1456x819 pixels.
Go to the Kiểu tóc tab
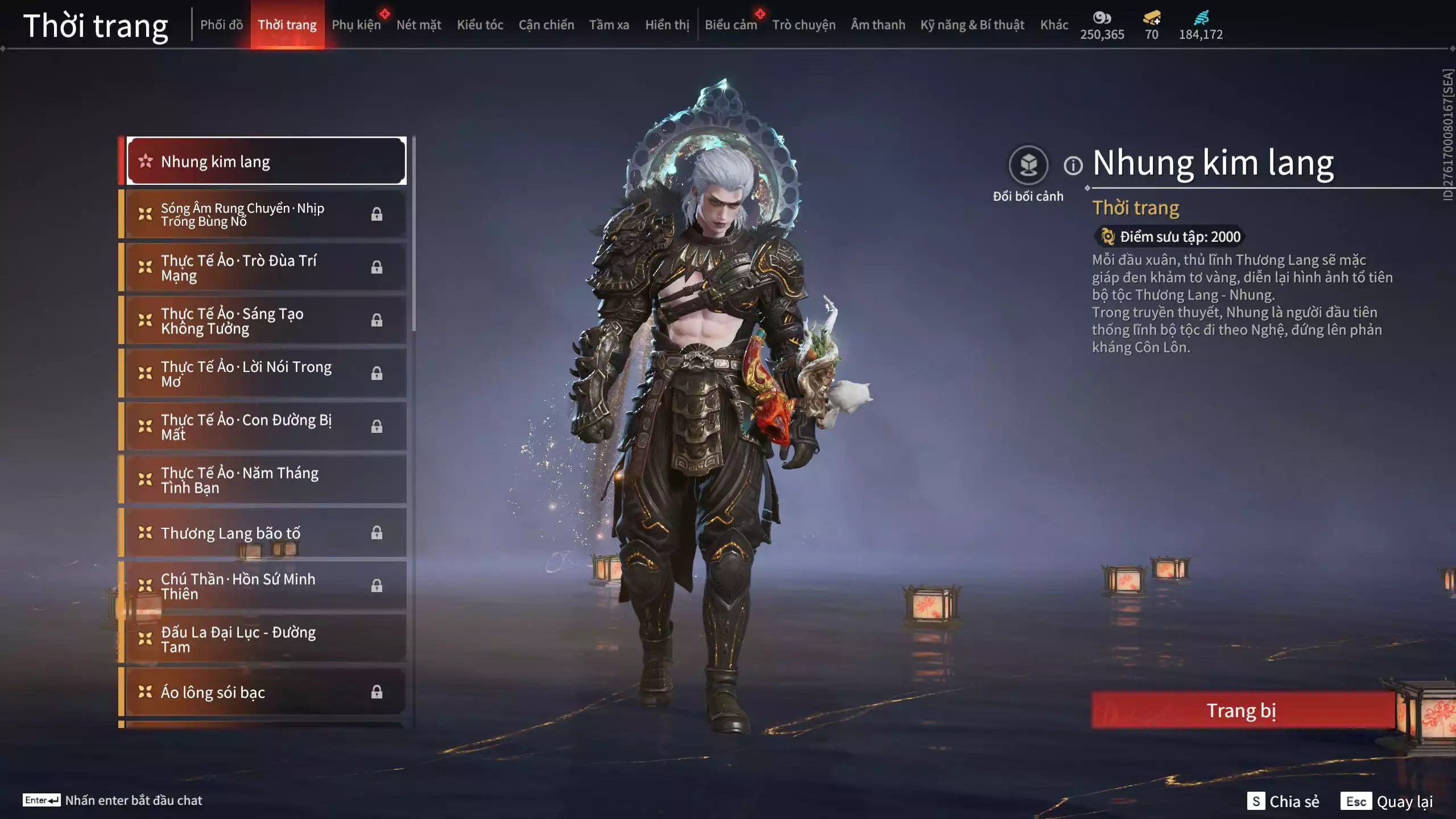click(x=480, y=25)
